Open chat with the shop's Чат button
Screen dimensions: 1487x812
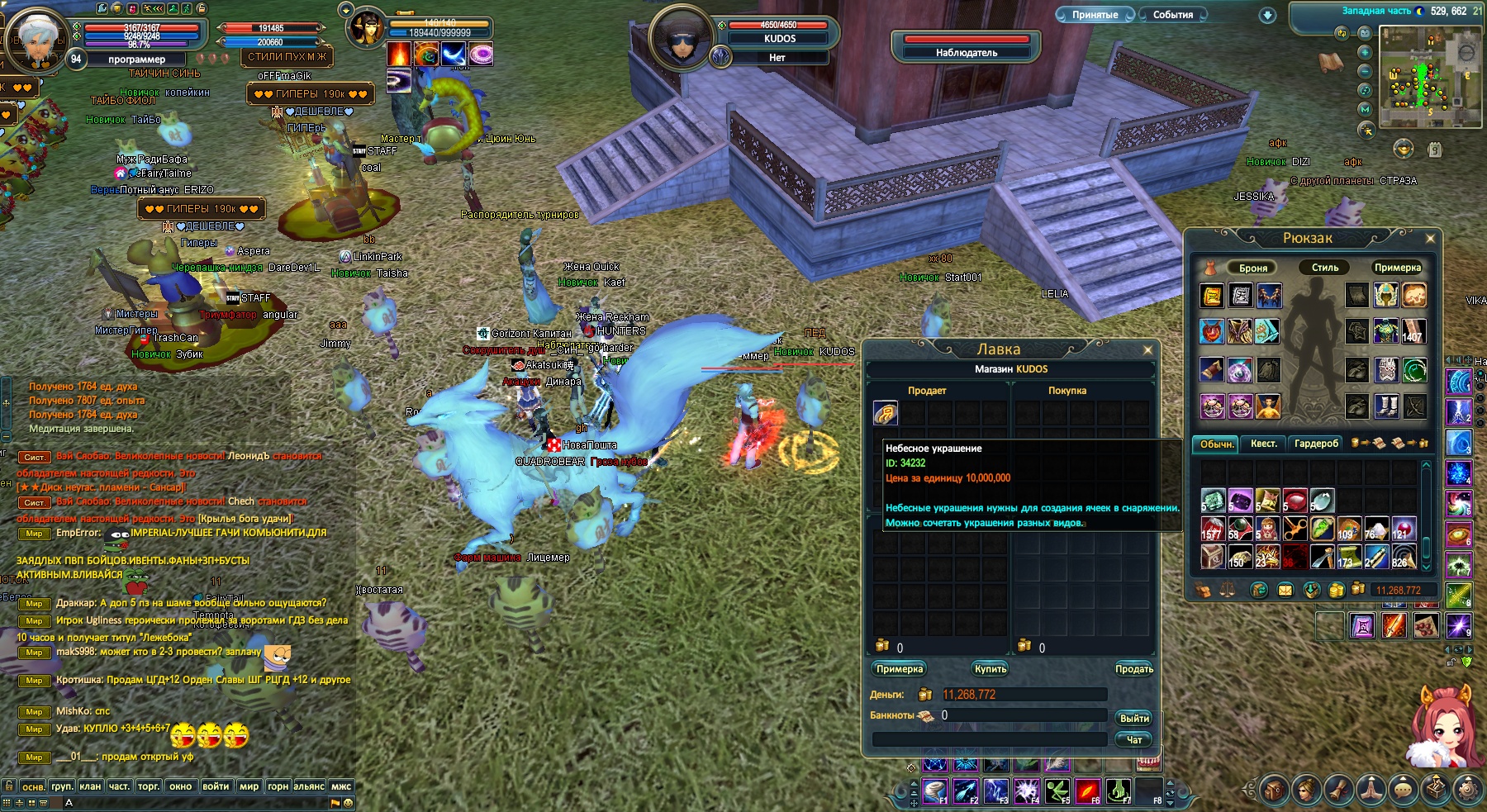pos(1133,740)
